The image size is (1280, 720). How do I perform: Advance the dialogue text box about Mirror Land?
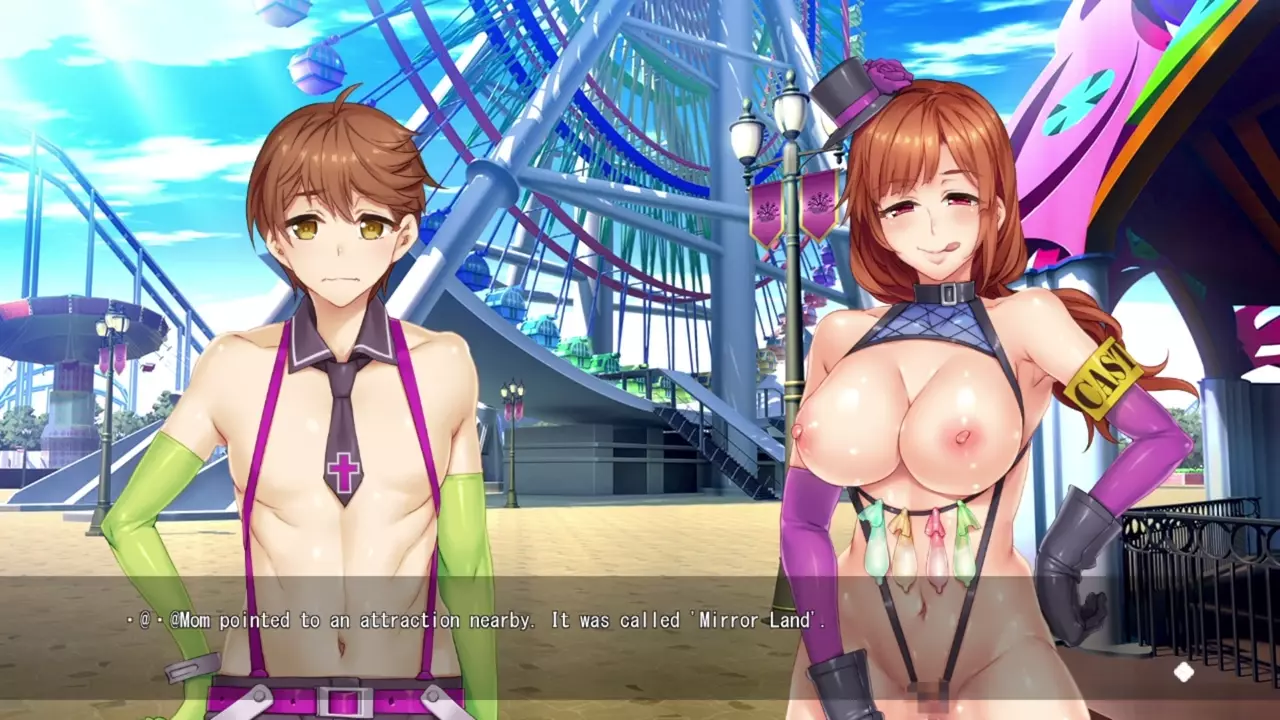pyautogui.click(x=478, y=621)
